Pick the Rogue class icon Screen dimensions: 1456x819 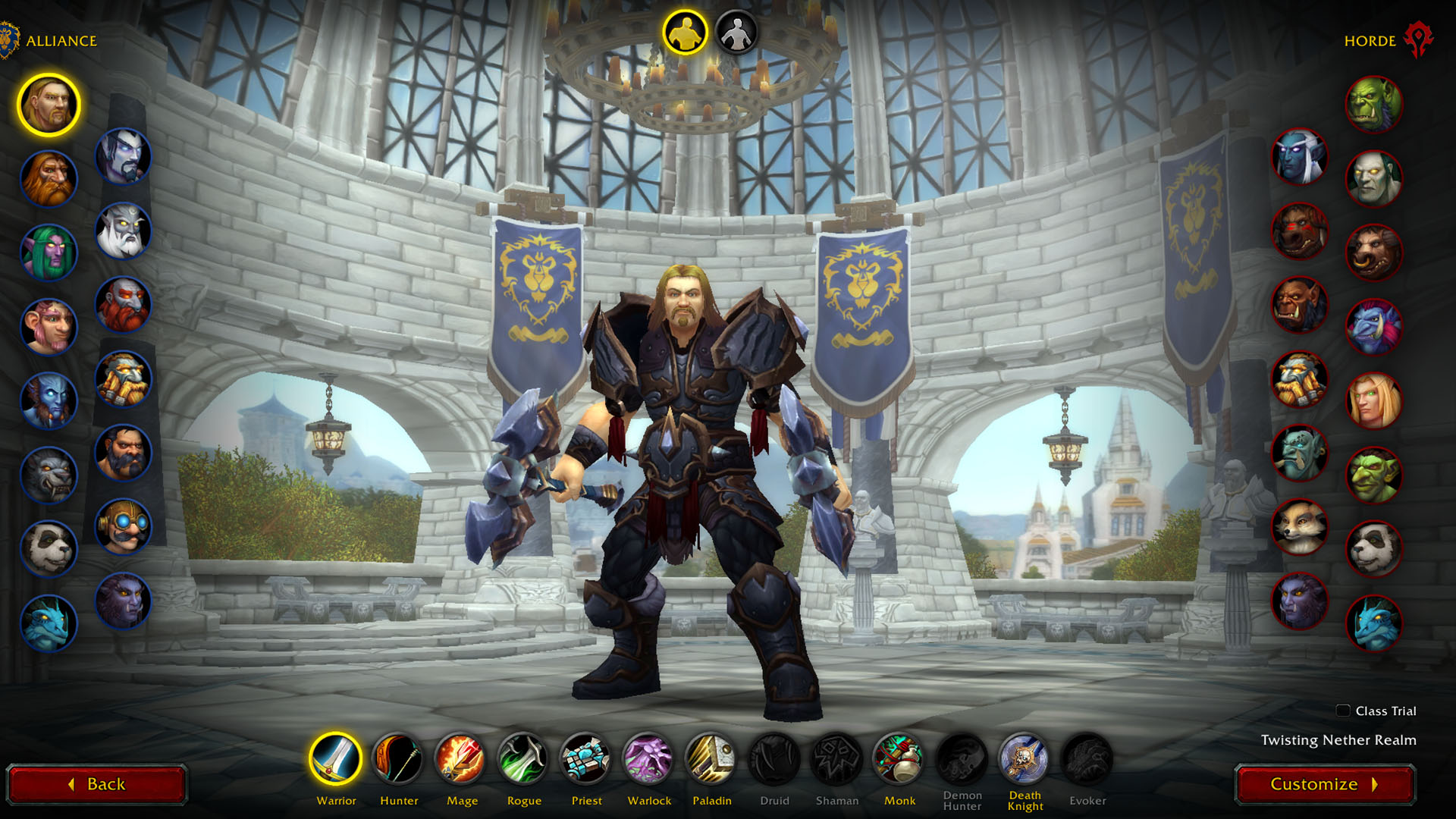523,758
